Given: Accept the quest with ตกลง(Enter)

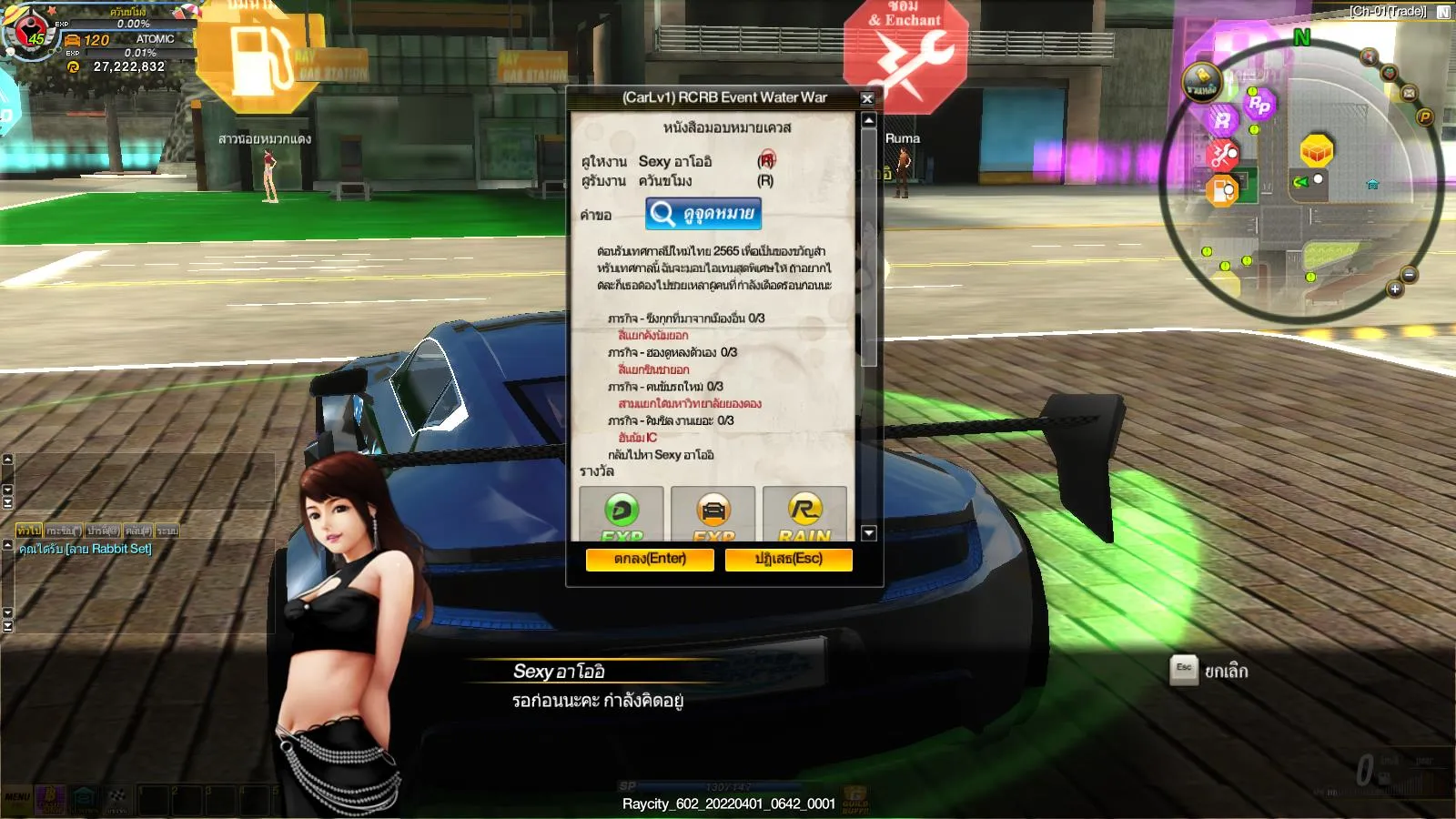Looking at the screenshot, I should [x=649, y=559].
